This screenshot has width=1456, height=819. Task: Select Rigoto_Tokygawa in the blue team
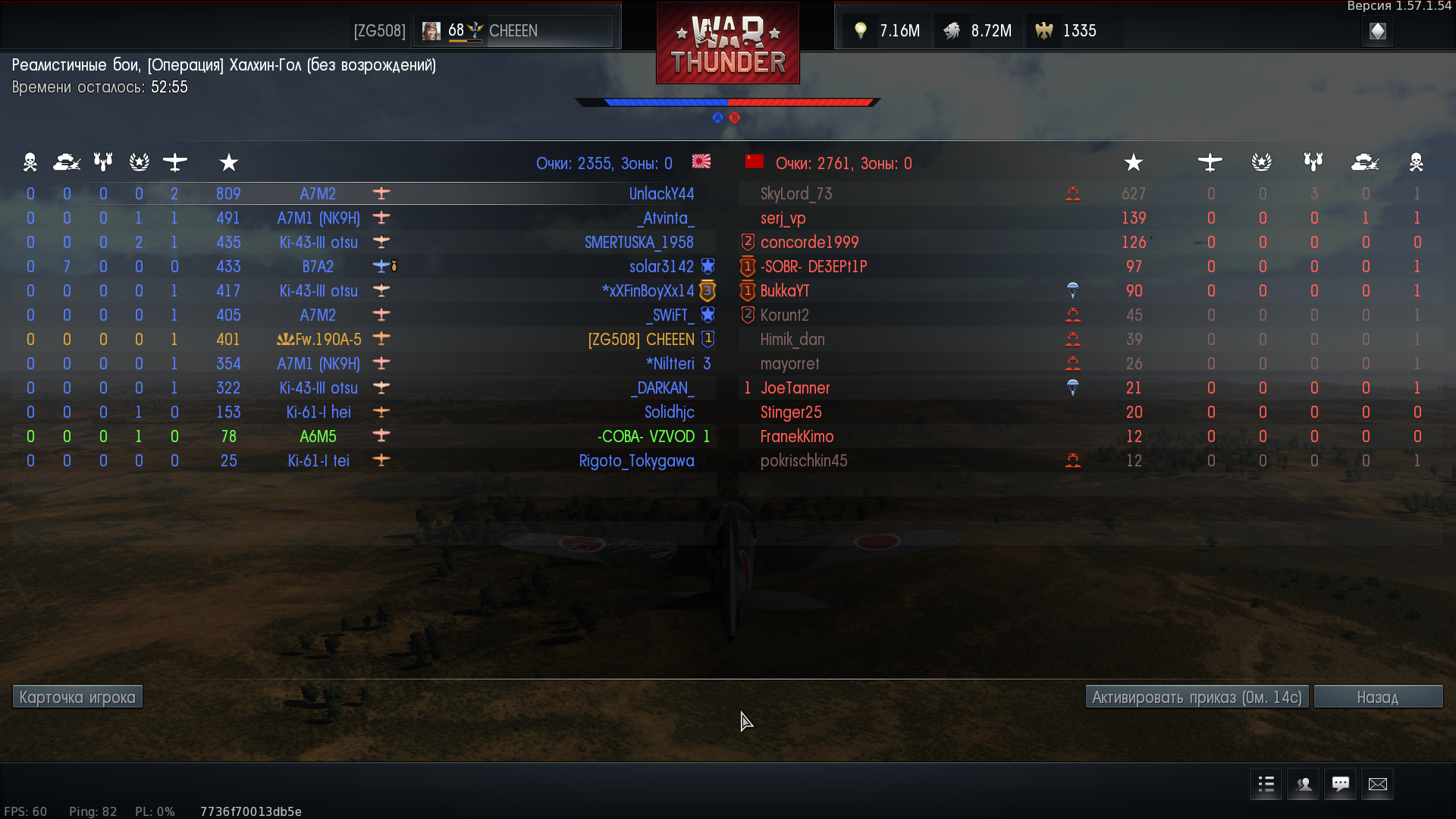pos(636,461)
